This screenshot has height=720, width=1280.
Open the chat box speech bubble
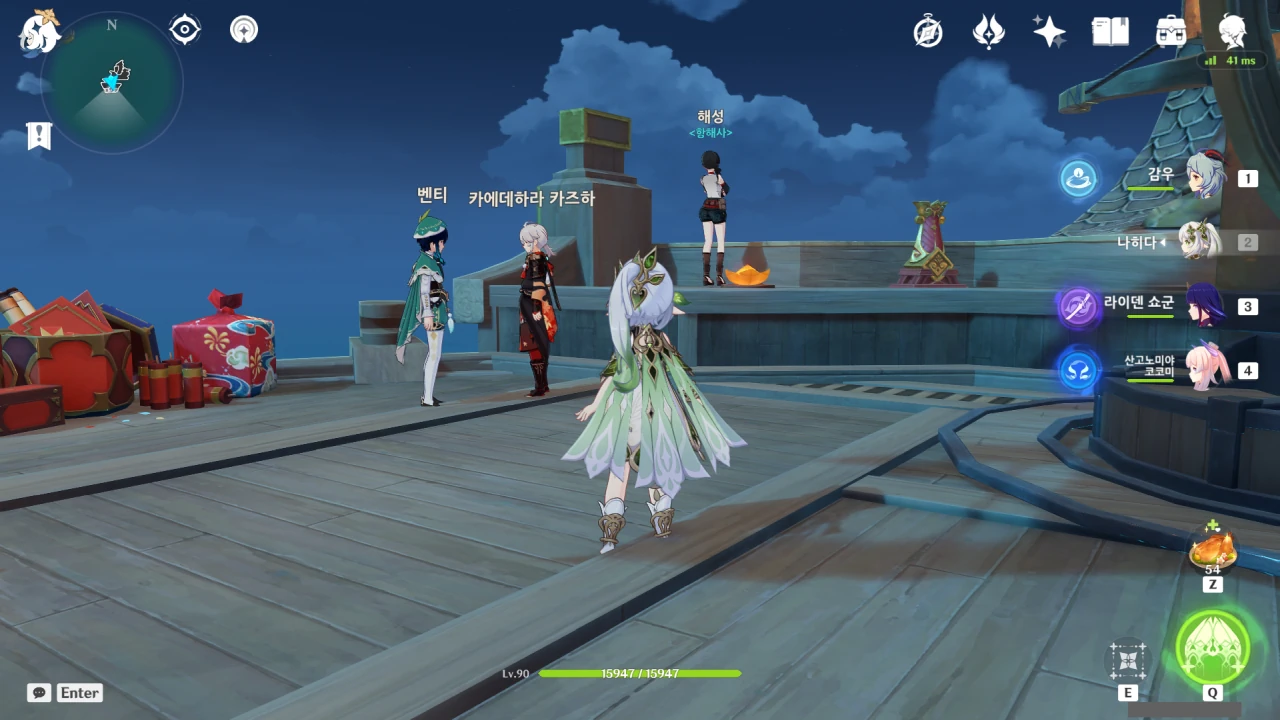coord(39,692)
